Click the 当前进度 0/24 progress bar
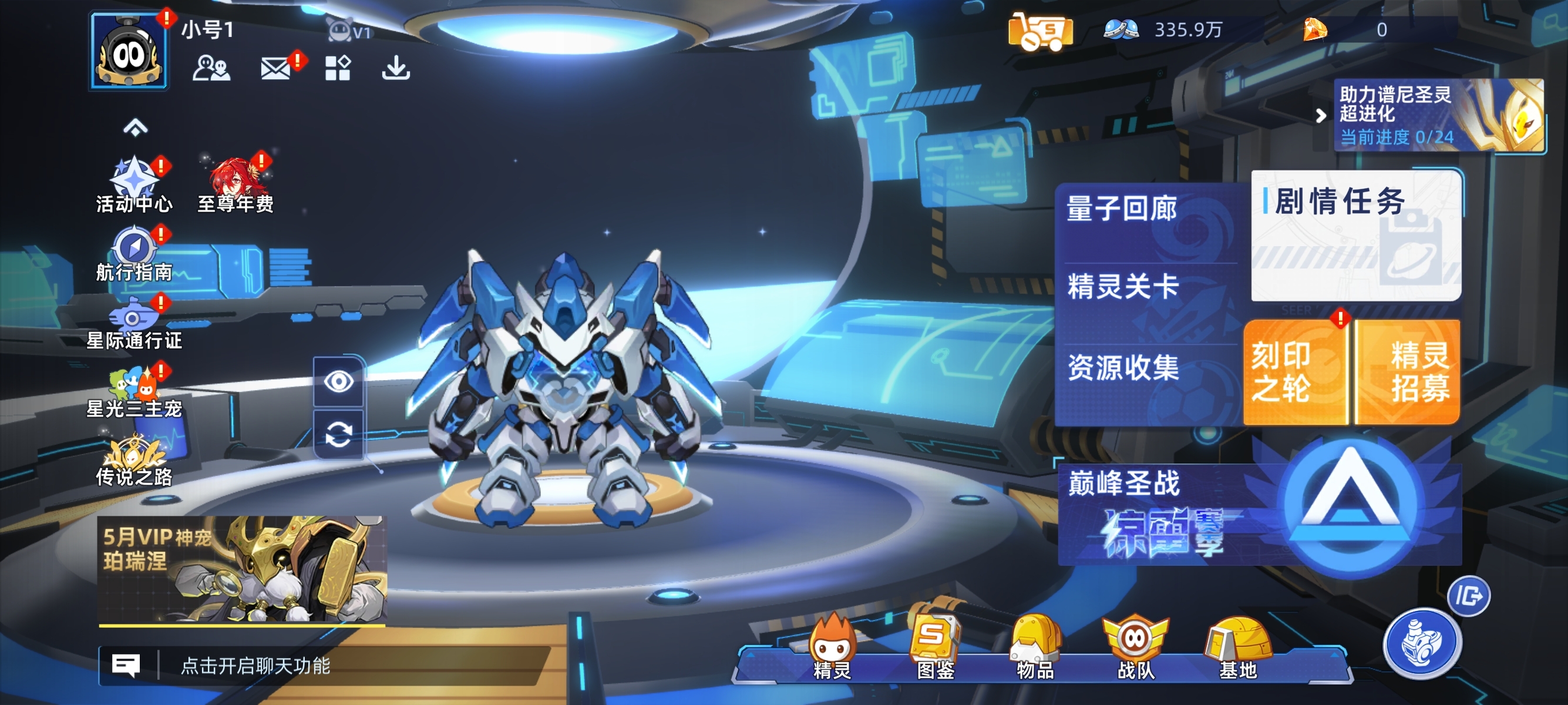Viewport: 1568px width, 705px height. pos(1394,138)
